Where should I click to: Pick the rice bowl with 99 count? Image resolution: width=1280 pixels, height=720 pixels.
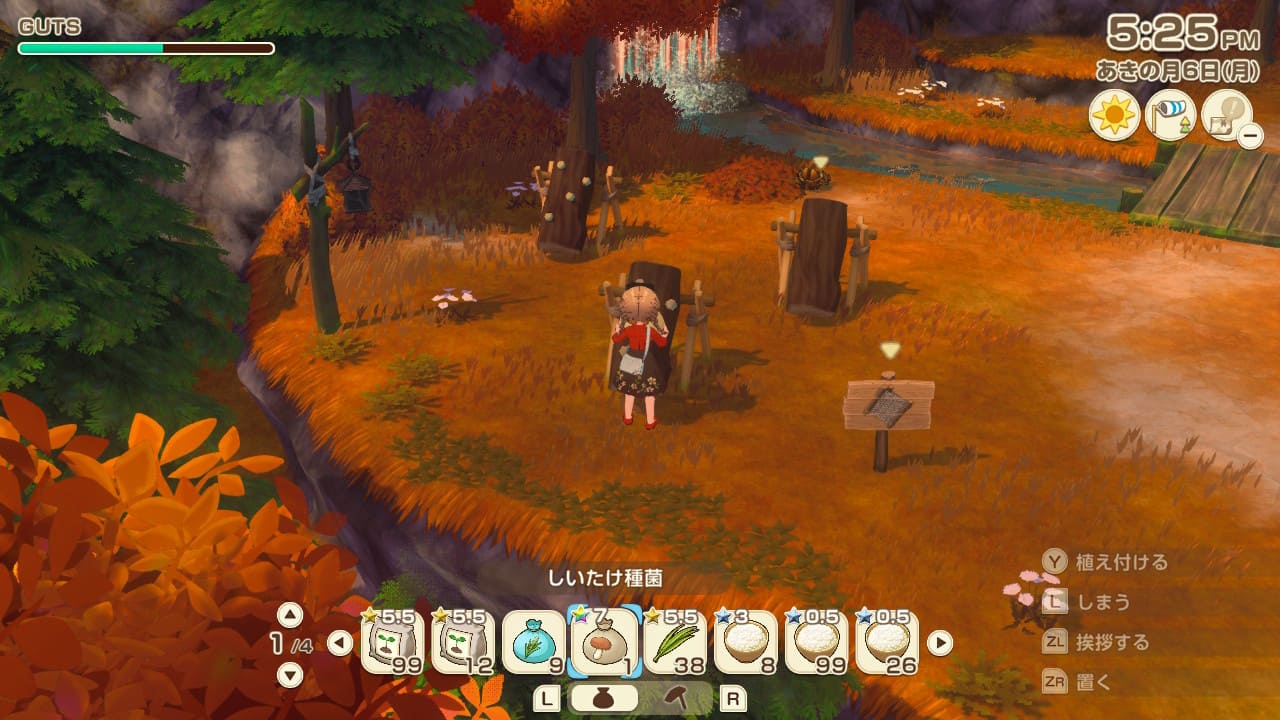click(817, 642)
